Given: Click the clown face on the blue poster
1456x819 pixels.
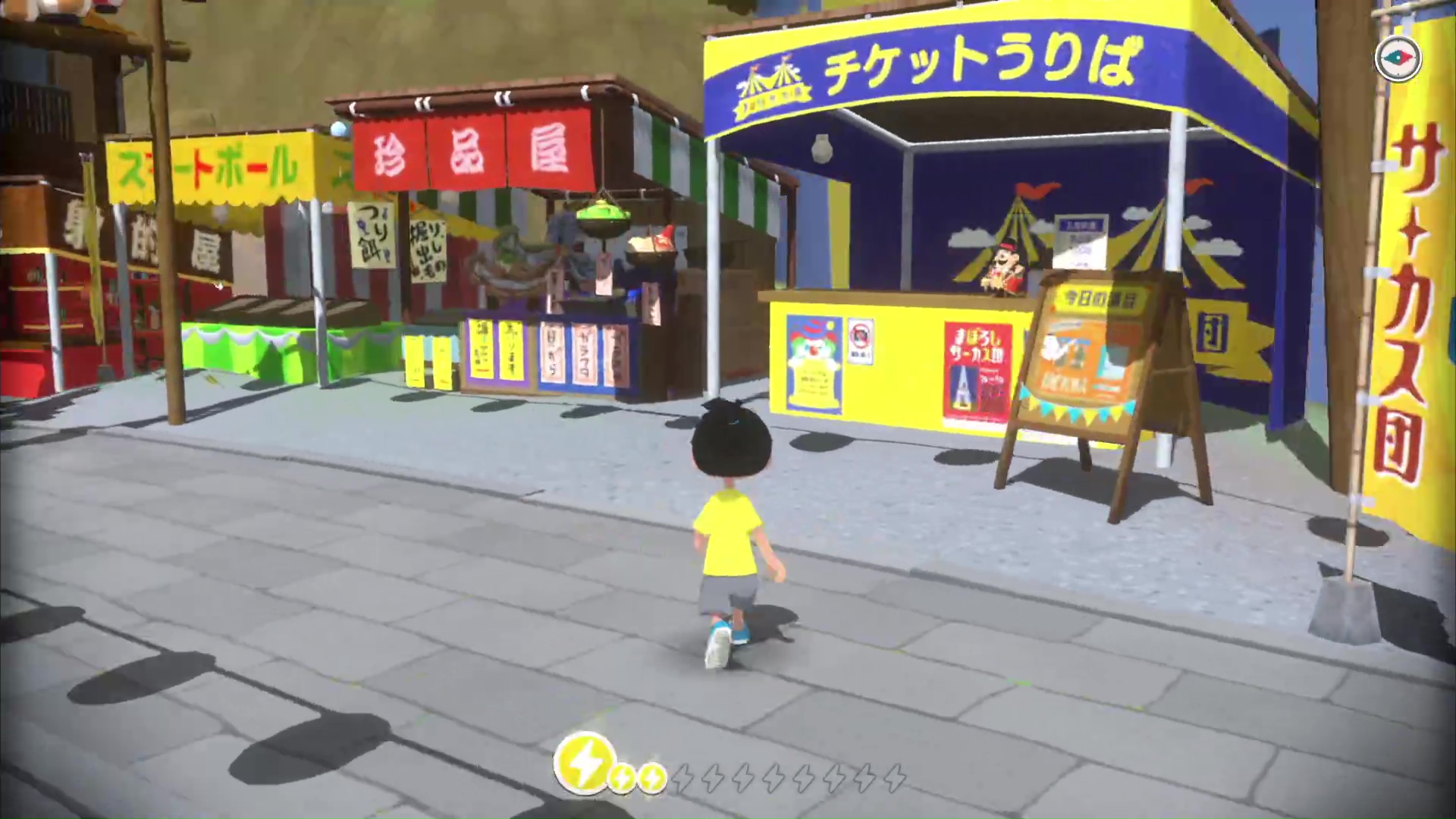Looking at the screenshot, I should tap(812, 347).
